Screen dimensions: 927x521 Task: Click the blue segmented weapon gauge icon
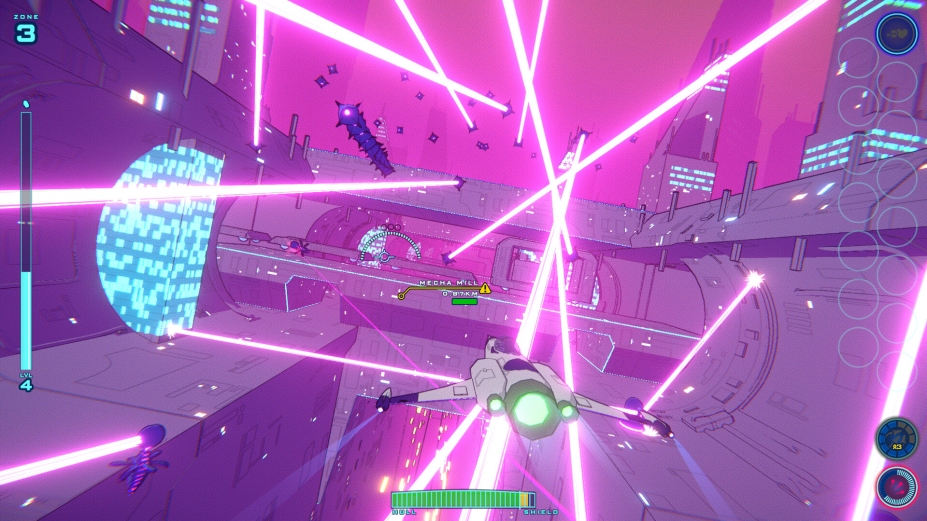(x=896, y=438)
